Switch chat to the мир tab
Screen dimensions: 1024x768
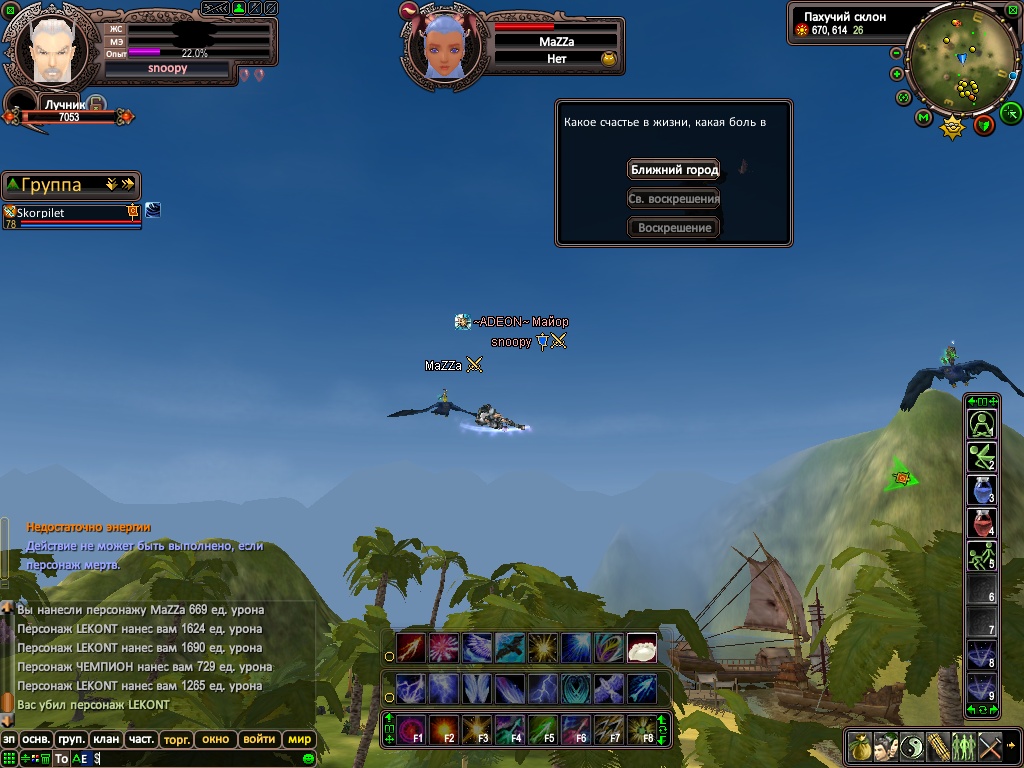coord(299,740)
